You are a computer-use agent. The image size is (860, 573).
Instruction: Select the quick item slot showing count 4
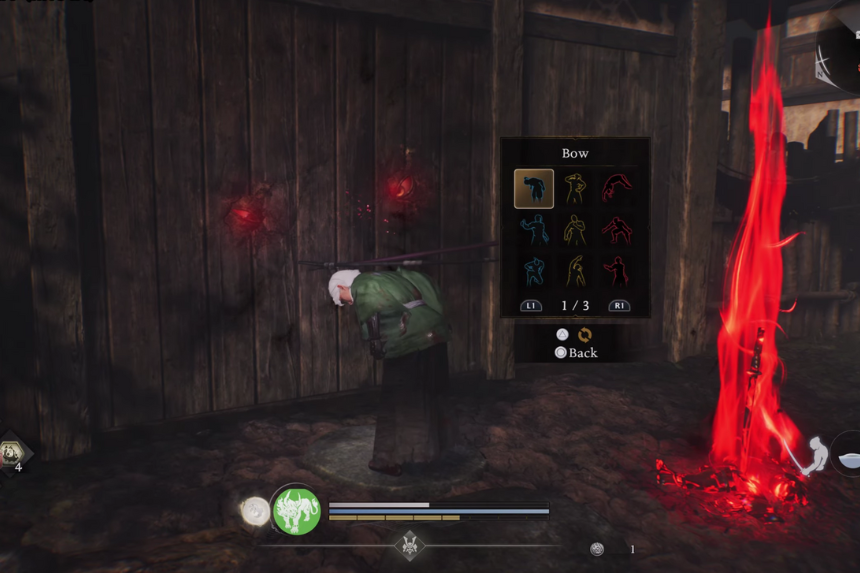click(14, 455)
